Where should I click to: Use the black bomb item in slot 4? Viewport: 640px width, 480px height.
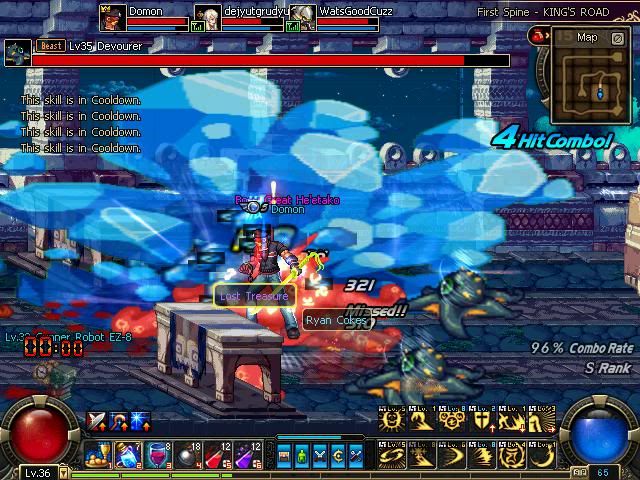coord(188,455)
